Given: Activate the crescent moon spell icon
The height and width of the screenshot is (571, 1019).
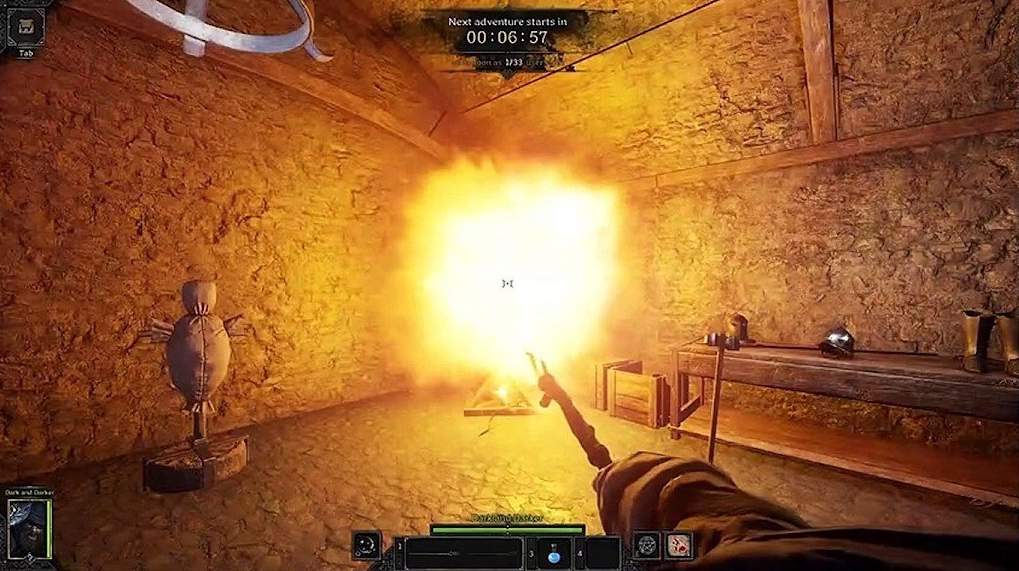Looking at the screenshot, I should point(366,546).
